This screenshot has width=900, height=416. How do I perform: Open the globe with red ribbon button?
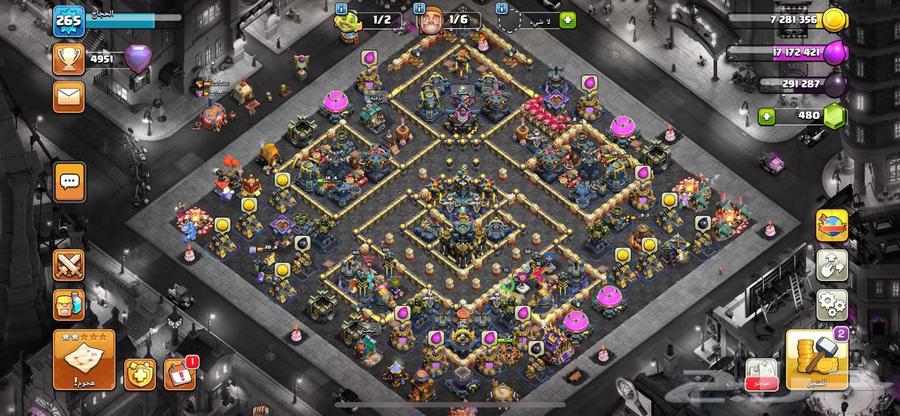[x=831, y=225]
